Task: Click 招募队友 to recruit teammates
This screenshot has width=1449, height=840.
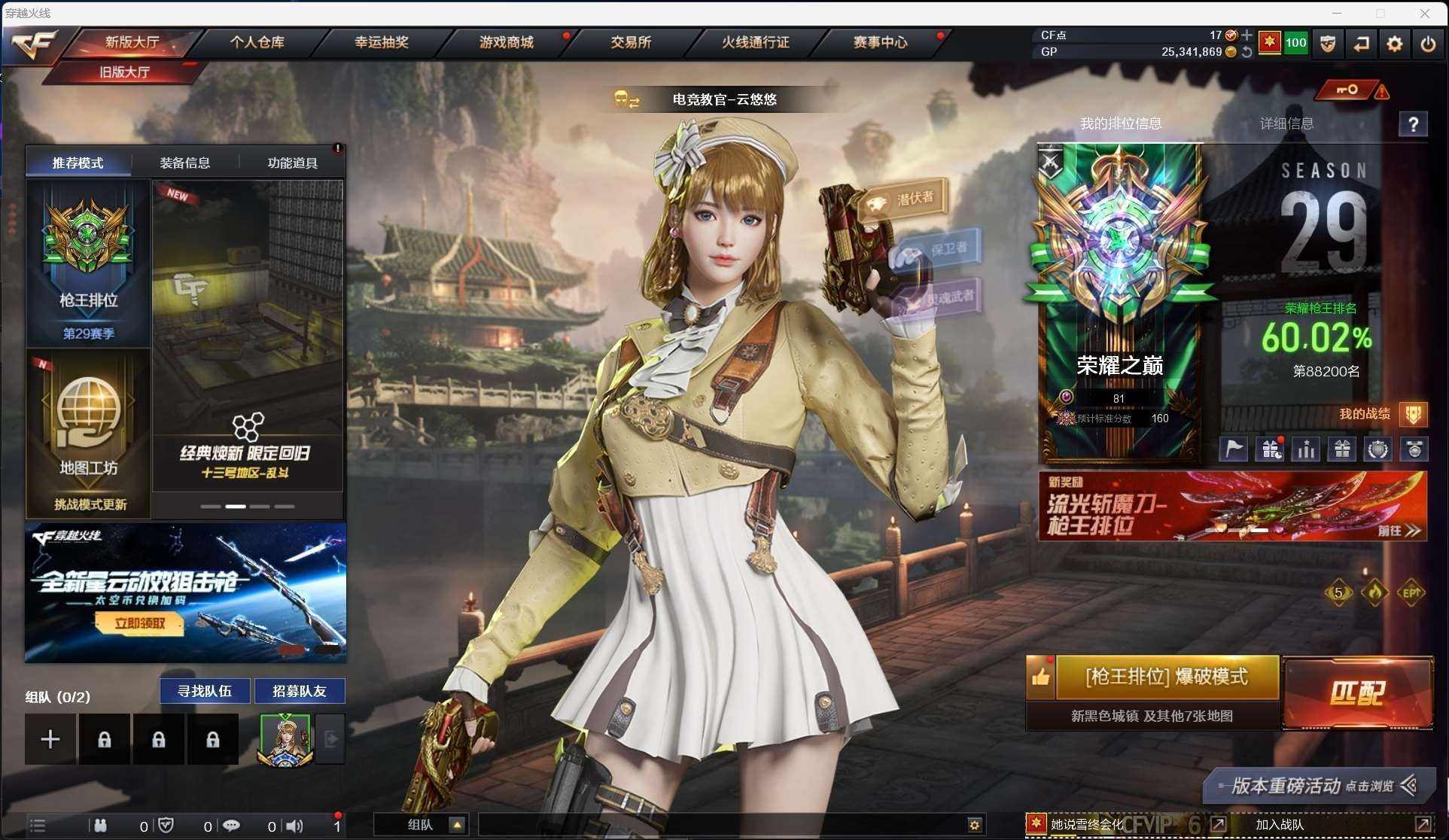Action: pyautogui.click(x=300, y=691)
